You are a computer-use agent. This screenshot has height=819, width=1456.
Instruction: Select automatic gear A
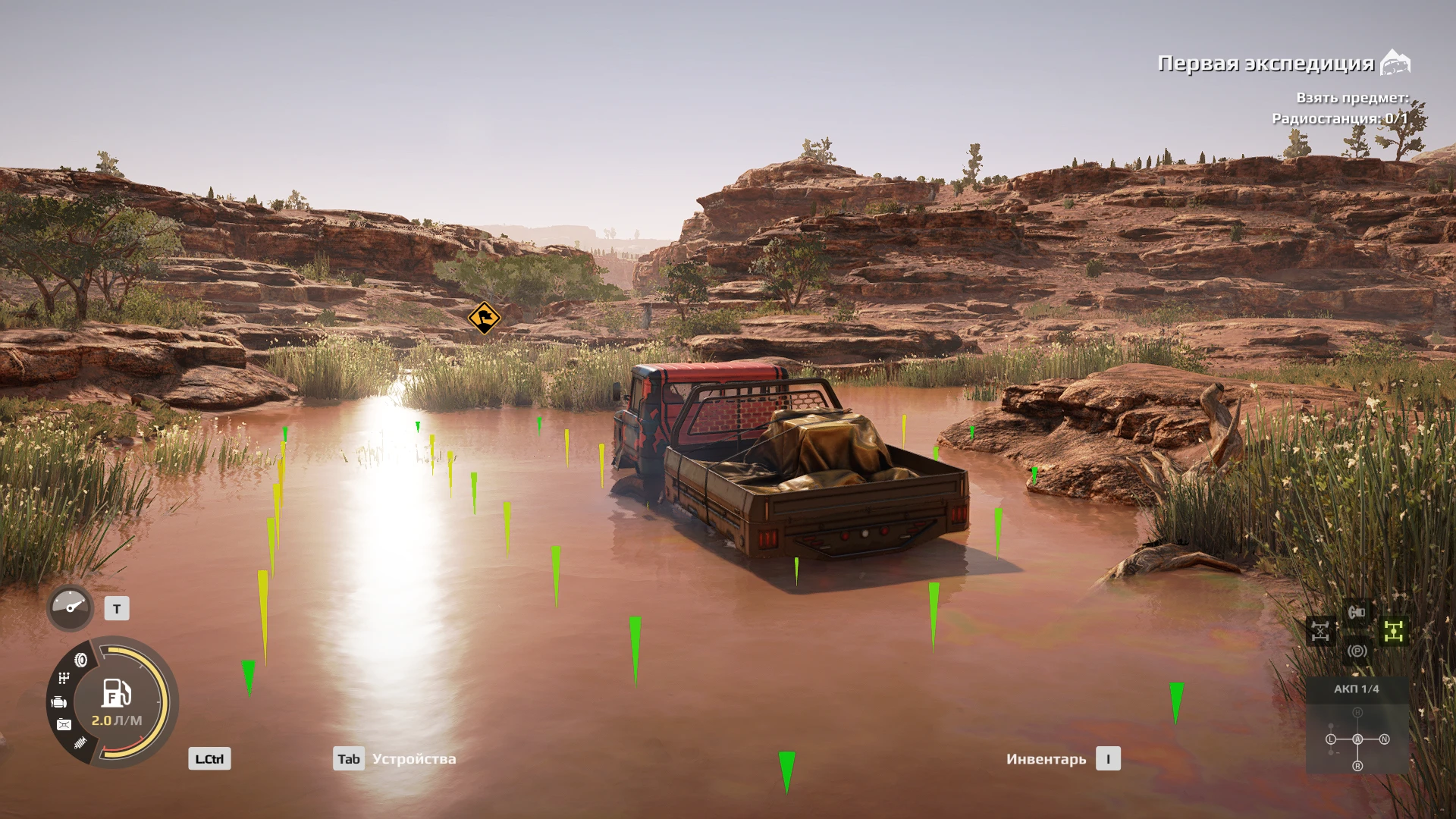pos(1357,739)
